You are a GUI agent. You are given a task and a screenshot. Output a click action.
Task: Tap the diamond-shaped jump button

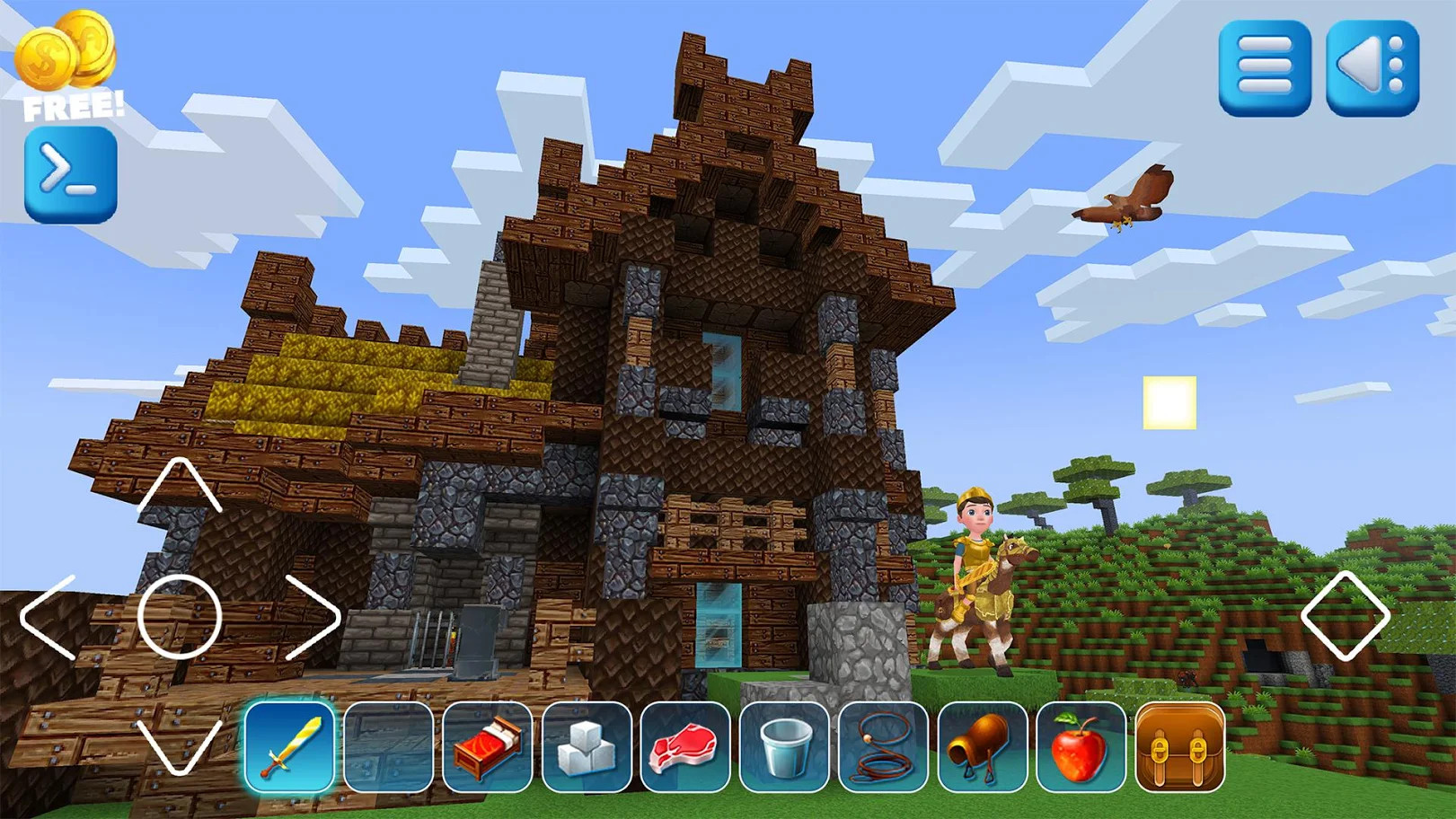pyautogui.click(x=1345, y=616)
